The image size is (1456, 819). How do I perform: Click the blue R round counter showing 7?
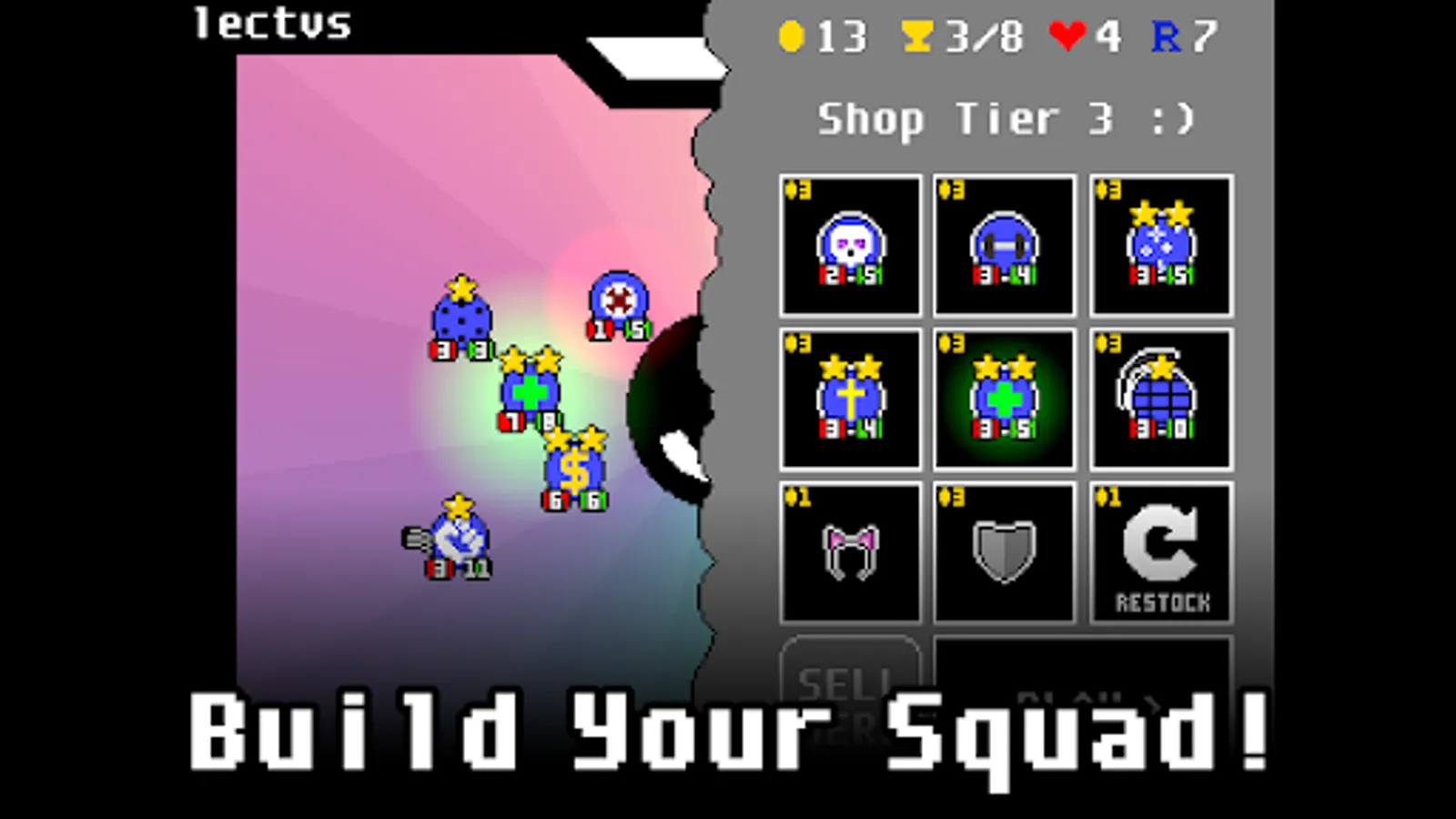point(1183,36)
